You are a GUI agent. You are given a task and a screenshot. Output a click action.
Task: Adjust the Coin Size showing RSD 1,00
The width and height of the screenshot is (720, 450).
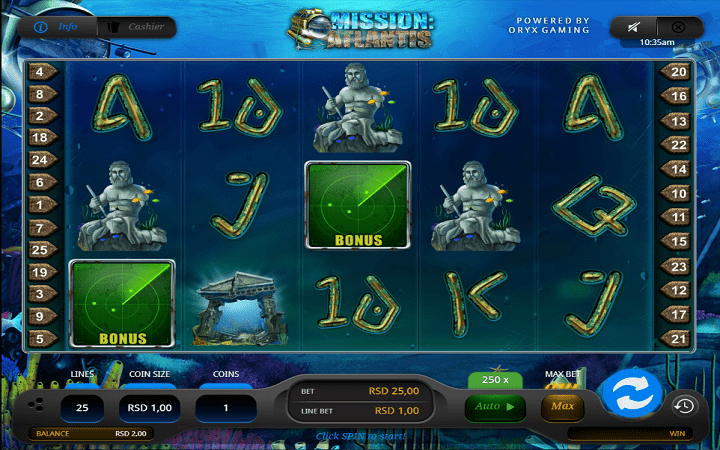[148, 408]
